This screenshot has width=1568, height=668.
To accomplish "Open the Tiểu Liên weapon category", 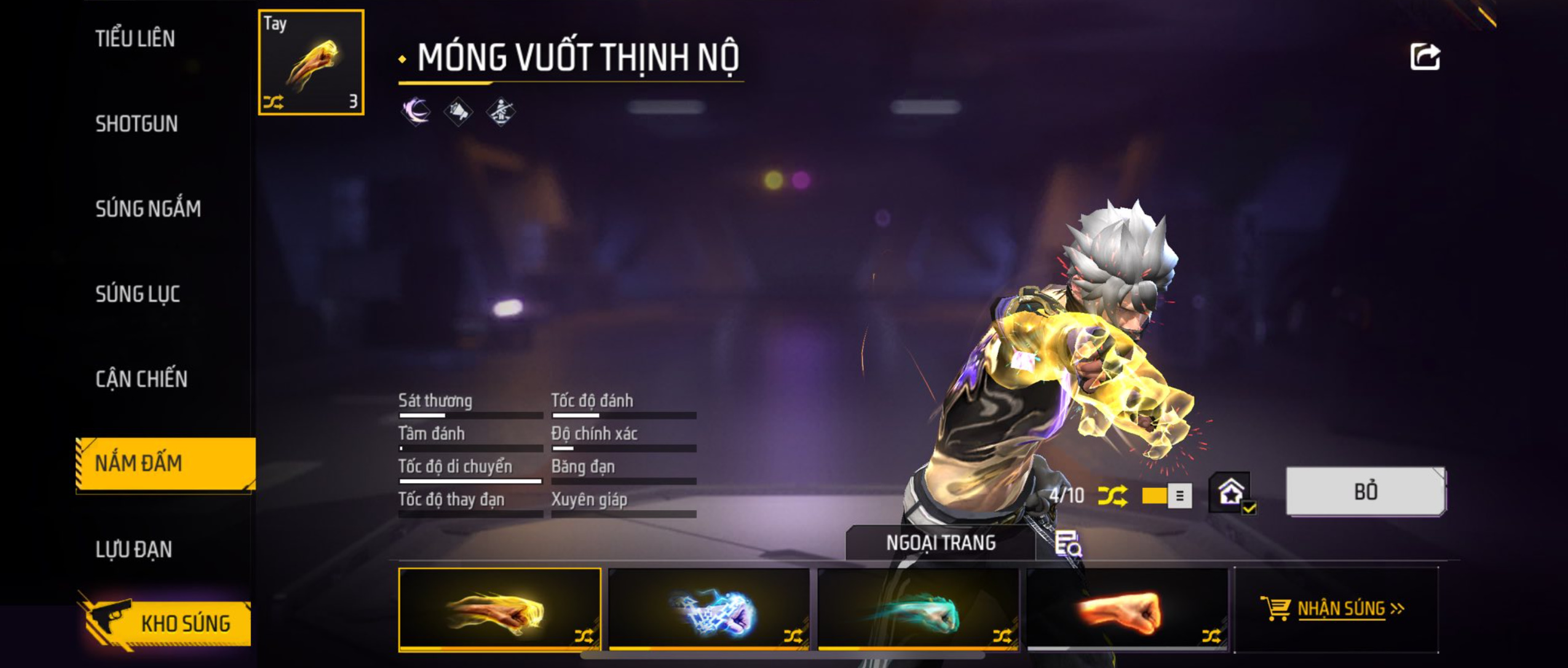I will 135,39.
